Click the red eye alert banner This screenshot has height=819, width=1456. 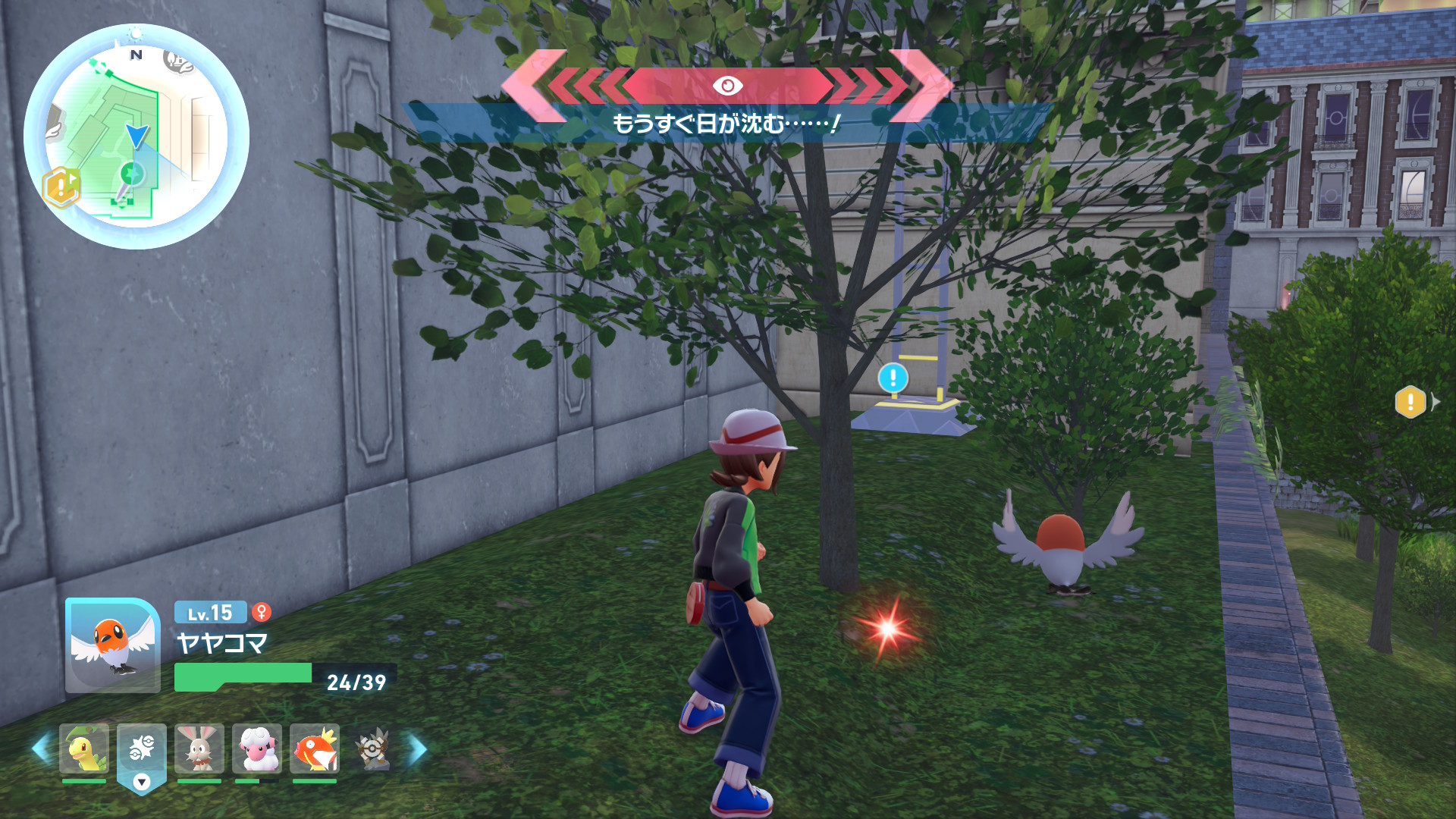coord(727,86)
